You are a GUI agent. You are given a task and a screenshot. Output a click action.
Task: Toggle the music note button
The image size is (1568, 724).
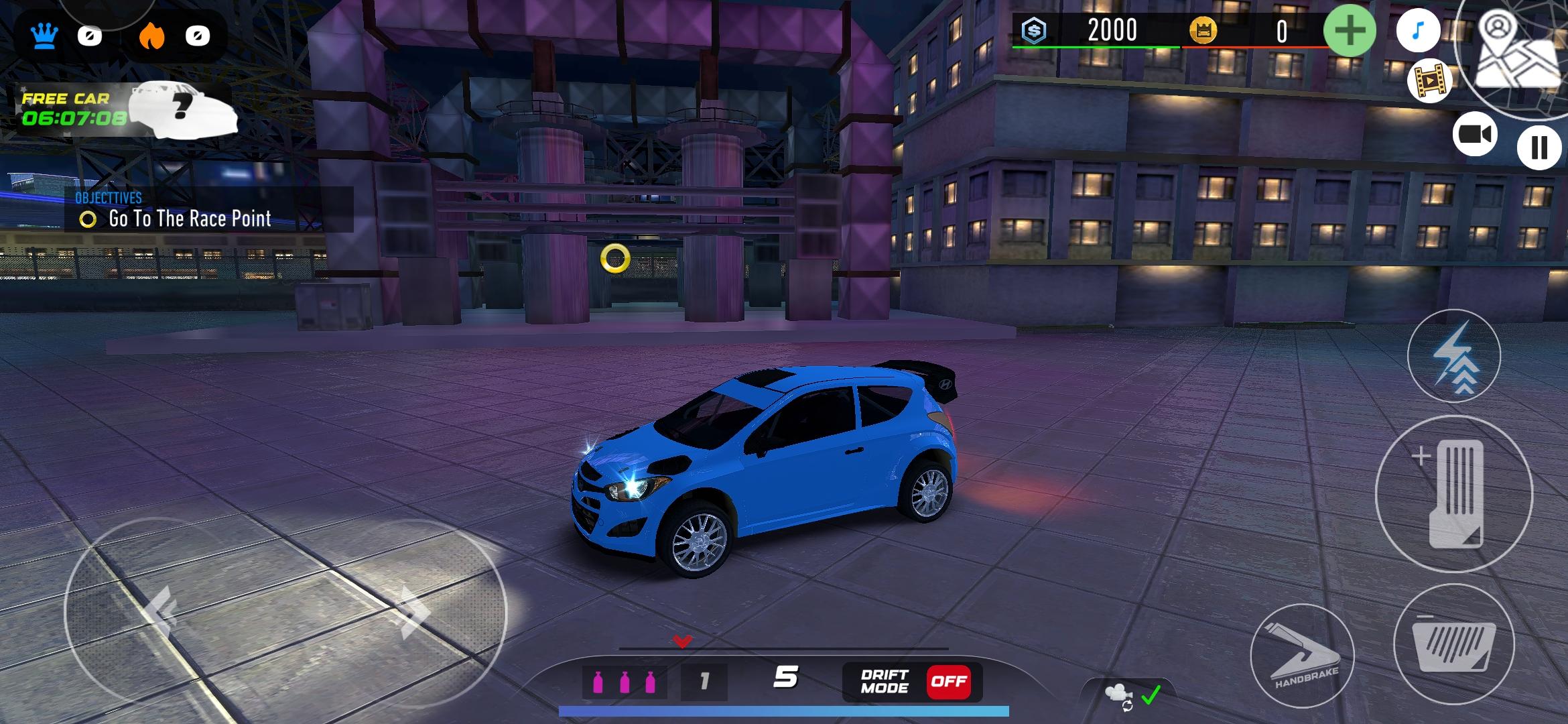point(1417,31)
